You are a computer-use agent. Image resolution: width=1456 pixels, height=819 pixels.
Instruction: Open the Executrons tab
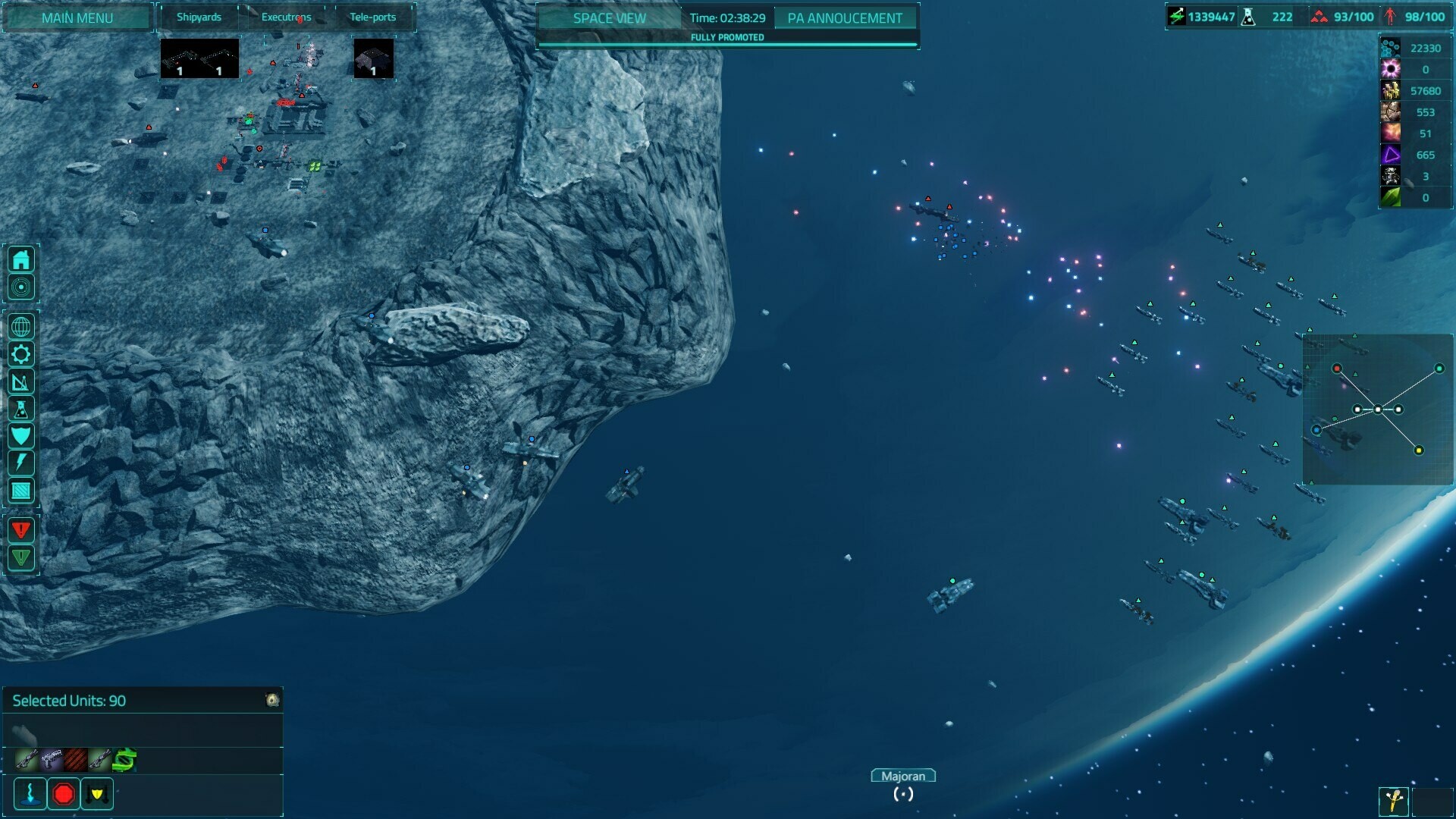[286, 17]
